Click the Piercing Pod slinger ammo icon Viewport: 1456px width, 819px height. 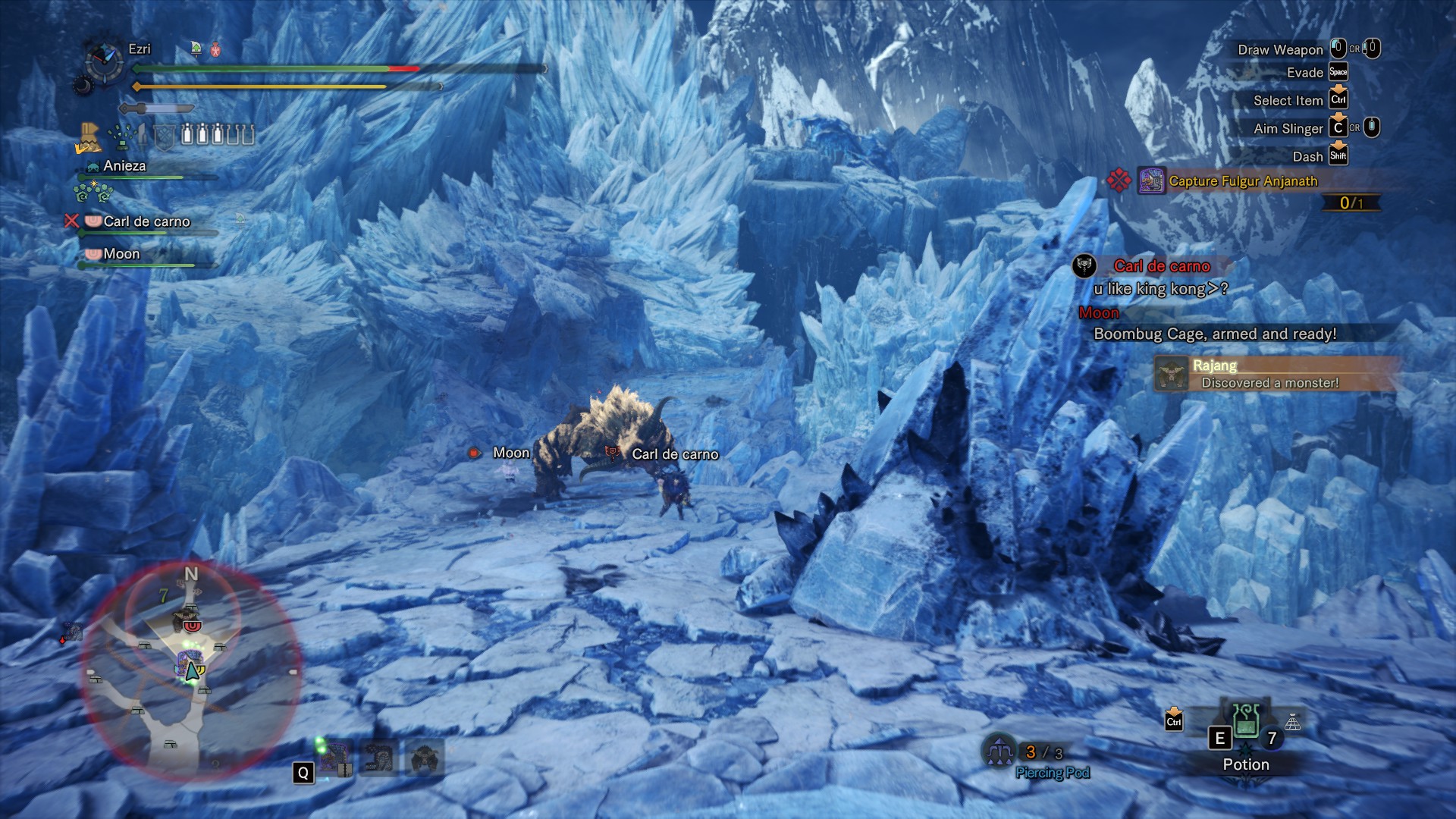[x=999, y=752]
